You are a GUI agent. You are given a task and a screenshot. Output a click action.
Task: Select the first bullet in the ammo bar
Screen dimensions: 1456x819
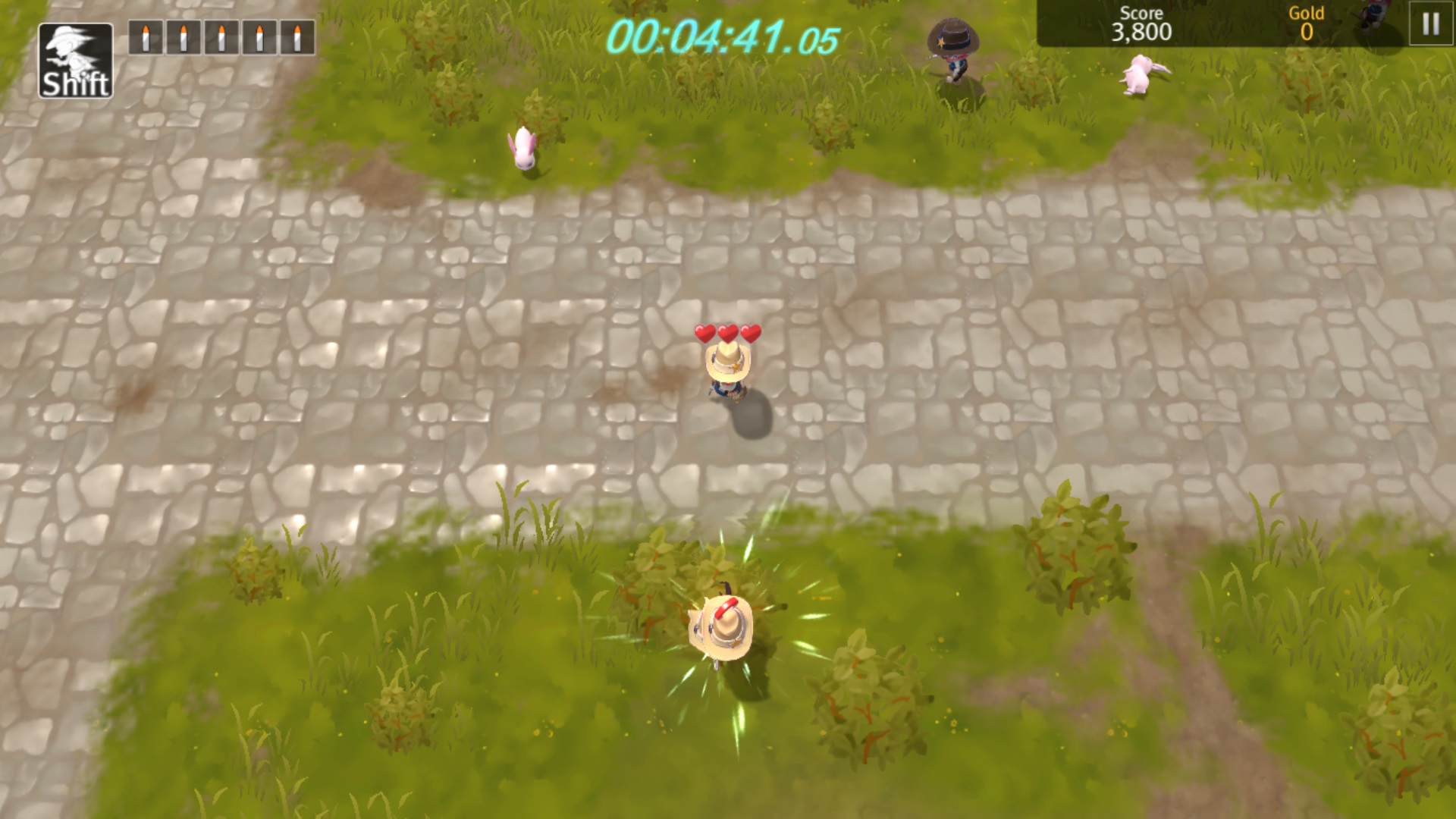[145, 36]
